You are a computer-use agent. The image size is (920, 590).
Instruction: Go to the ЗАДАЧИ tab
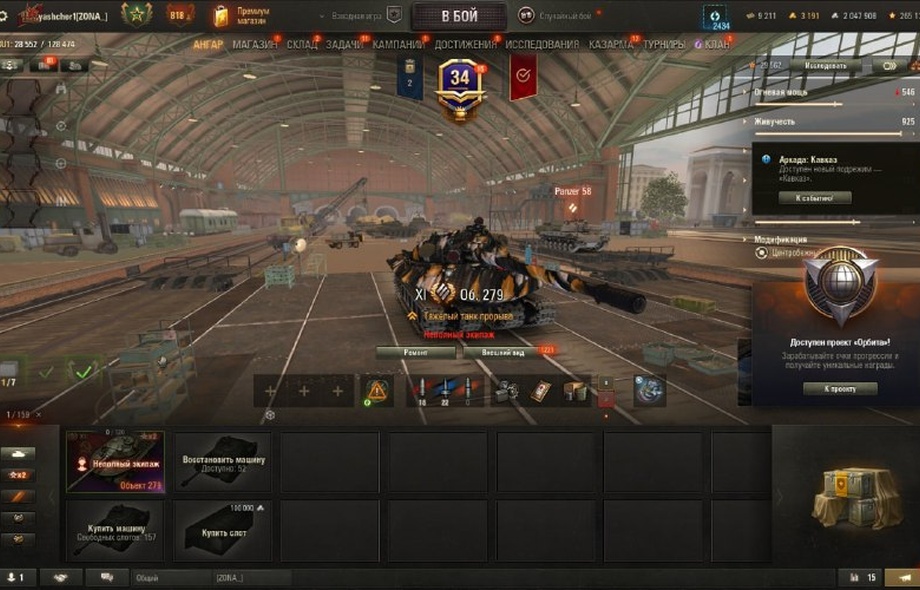[x=345, y=45]
